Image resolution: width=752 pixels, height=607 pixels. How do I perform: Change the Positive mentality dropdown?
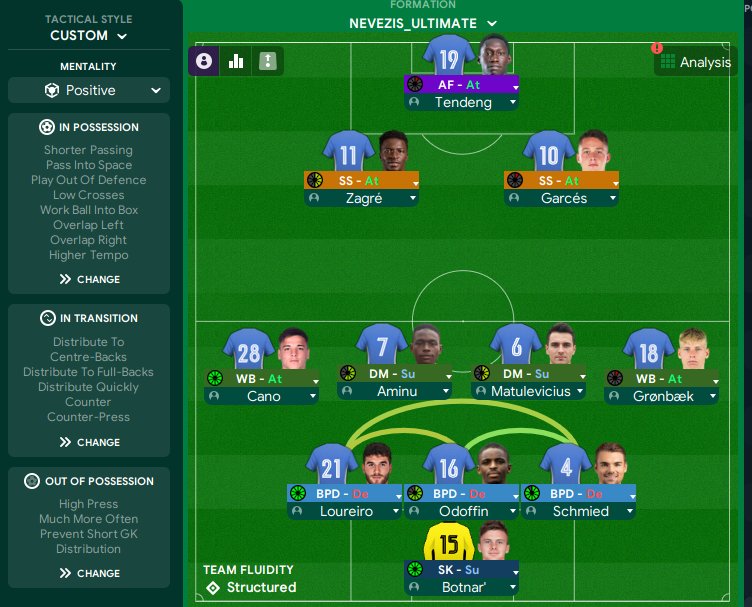pos(89,90)
